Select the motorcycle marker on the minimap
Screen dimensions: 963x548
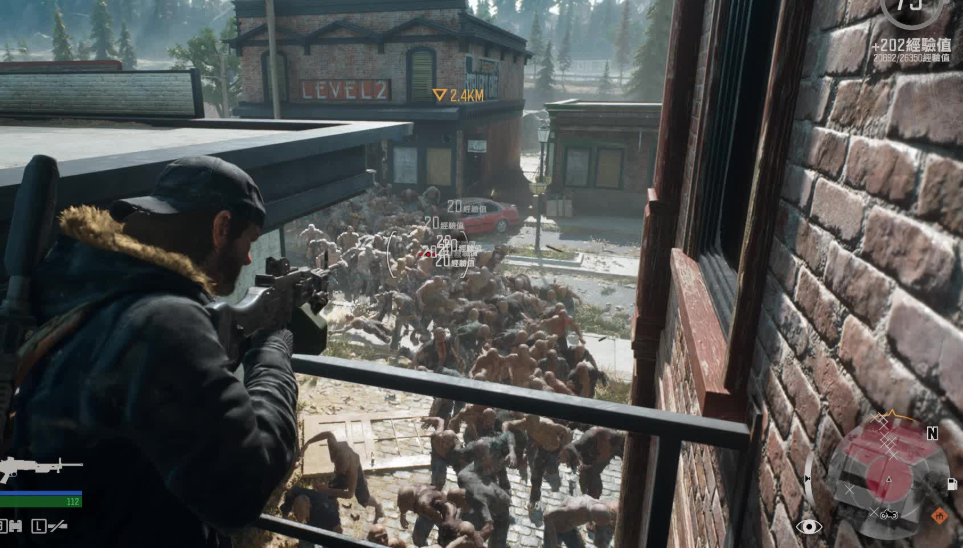coord(888,514)
